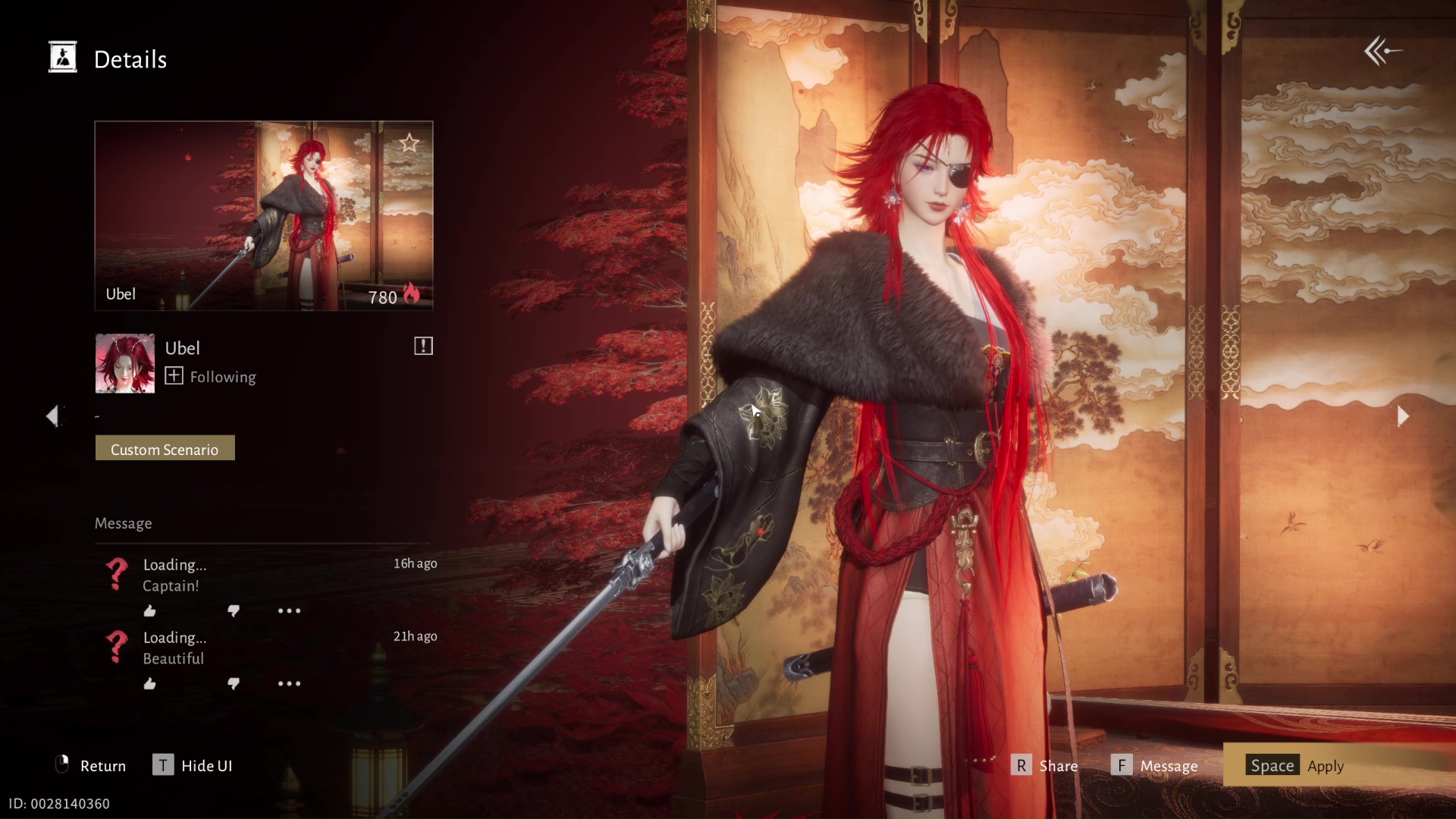This screenshot has height=819, width=1456.
Task: Select the Custom Scenario tag
Action: pos(165,448)
